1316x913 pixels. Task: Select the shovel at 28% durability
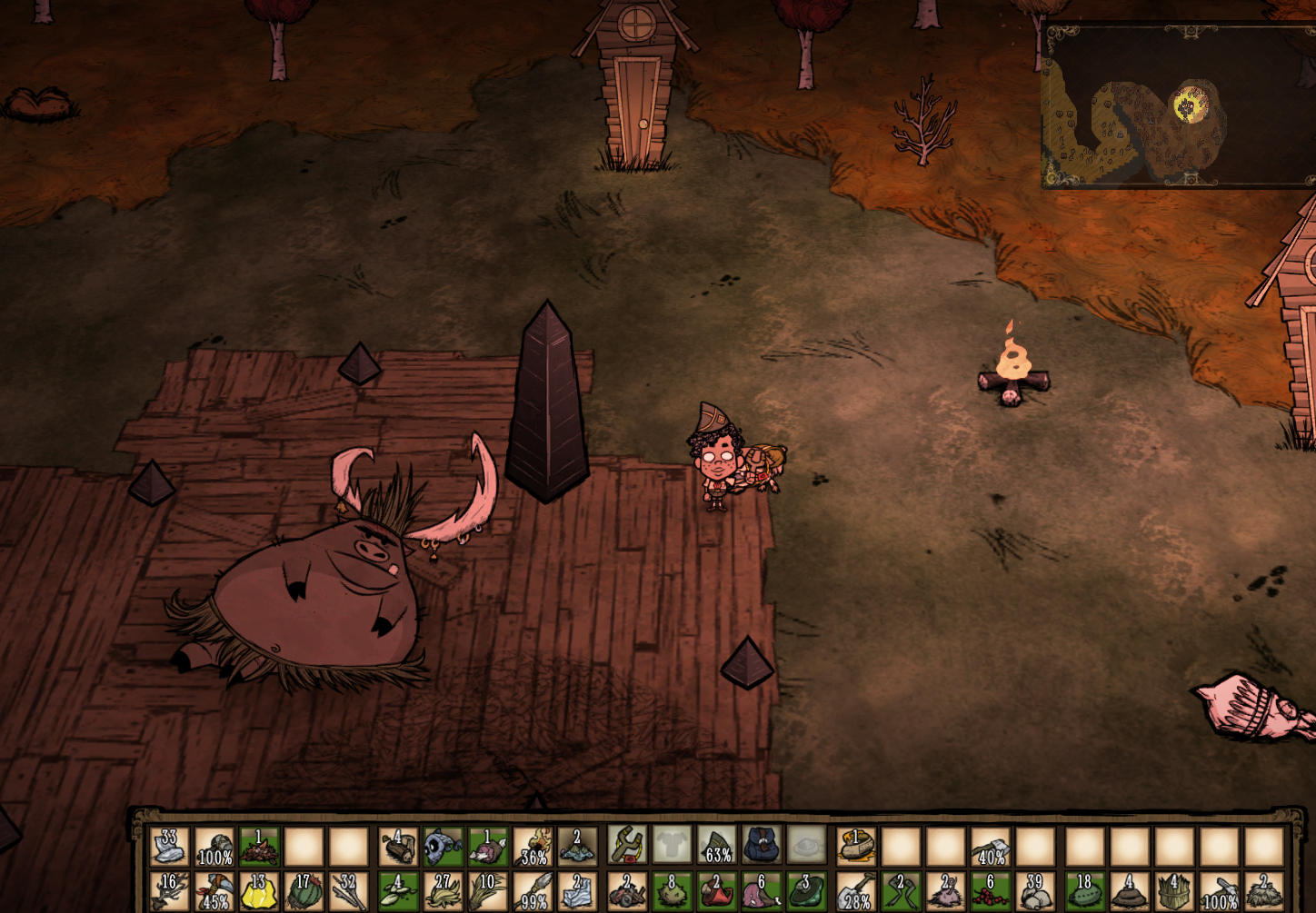point(854,891)
